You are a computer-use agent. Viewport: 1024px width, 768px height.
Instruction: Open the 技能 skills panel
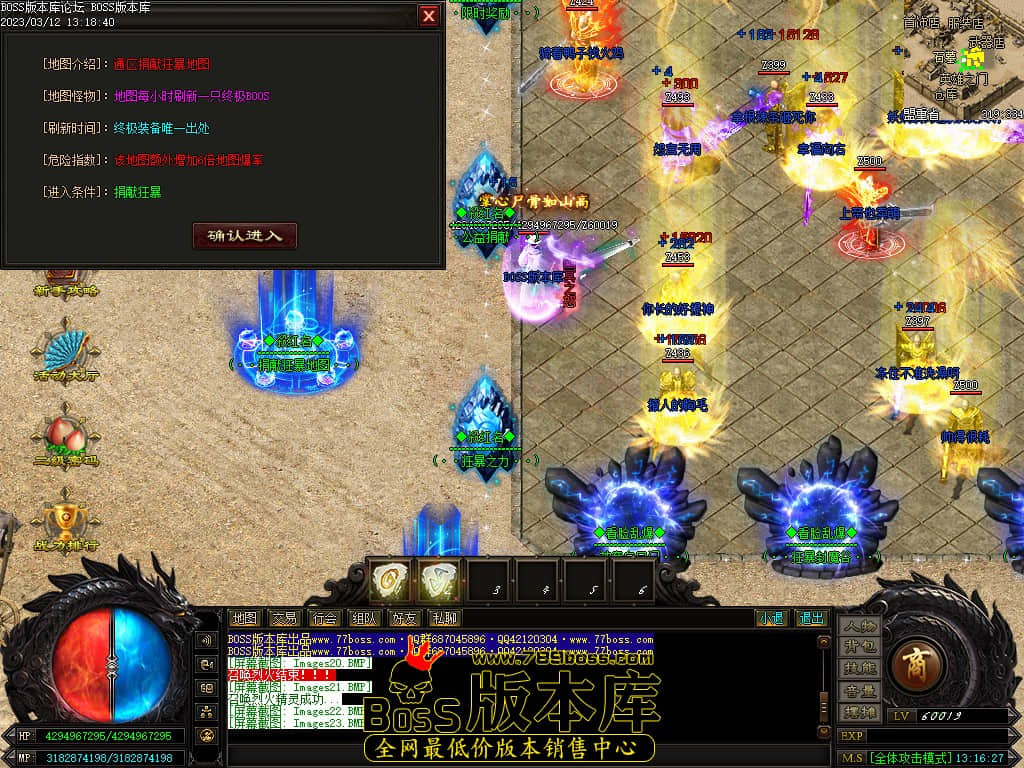pyautogui.click(x=859, y=668)
